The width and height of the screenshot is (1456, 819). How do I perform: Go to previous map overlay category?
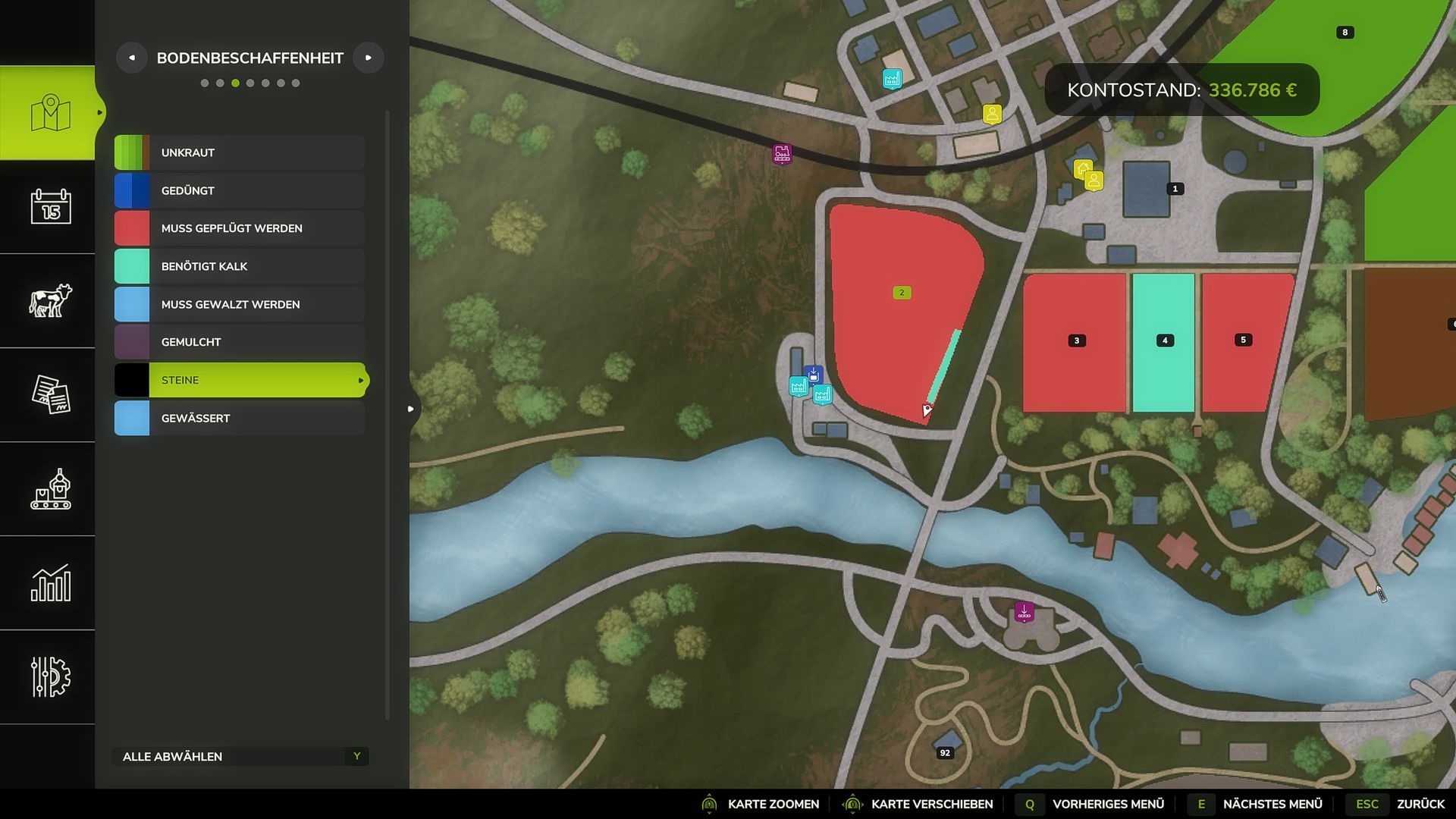pyautogui.click(x=132, y=58)
